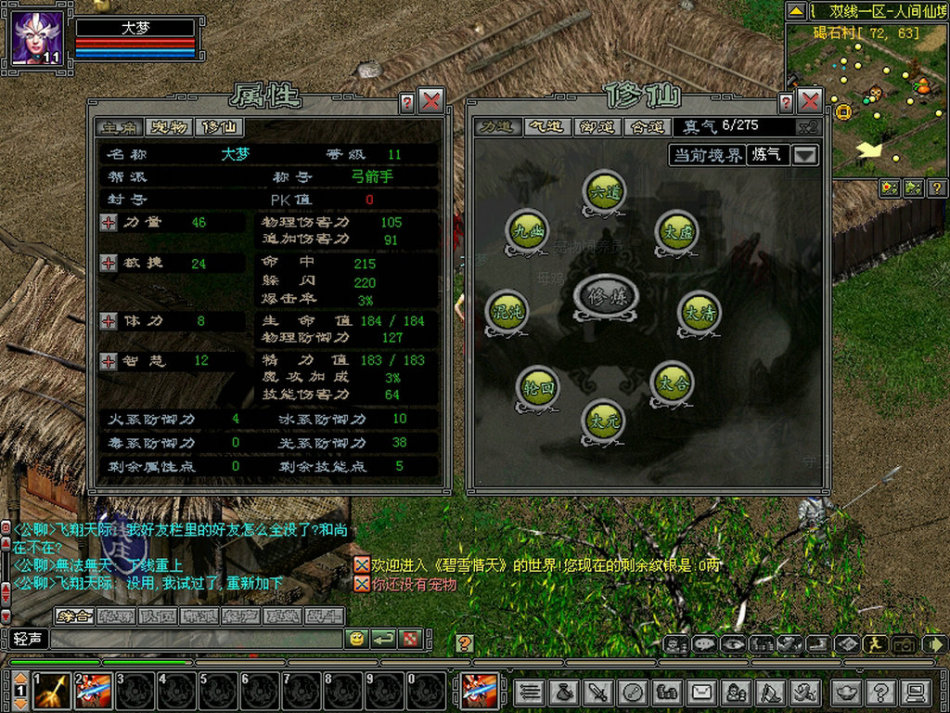Choose the 太虚 cultivation node
This screenshot has width=950, height=713.
(x=675, y=231)
